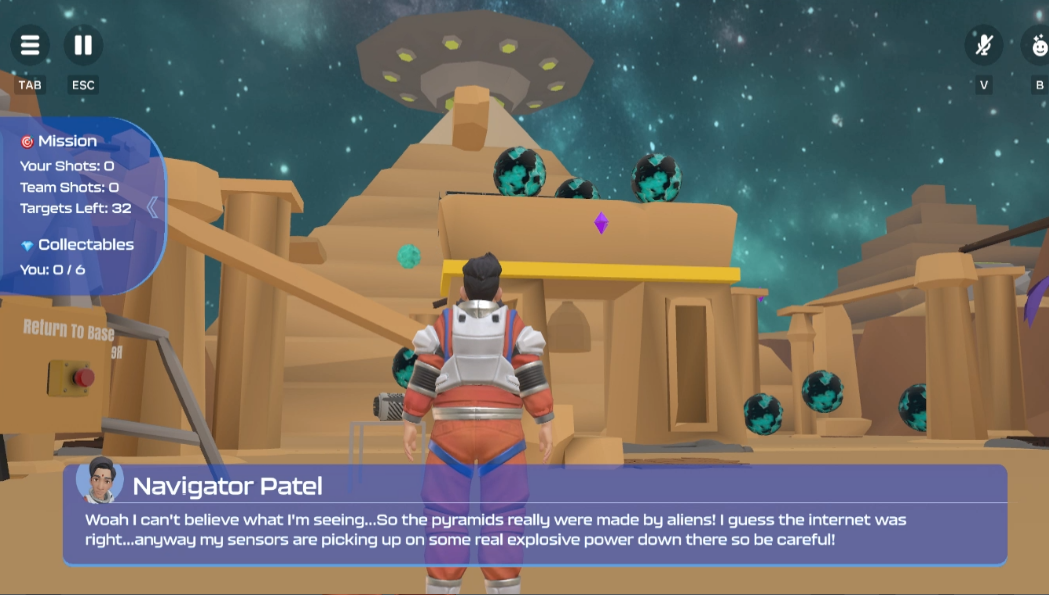Pause the game with the pause button

[83, 45]
